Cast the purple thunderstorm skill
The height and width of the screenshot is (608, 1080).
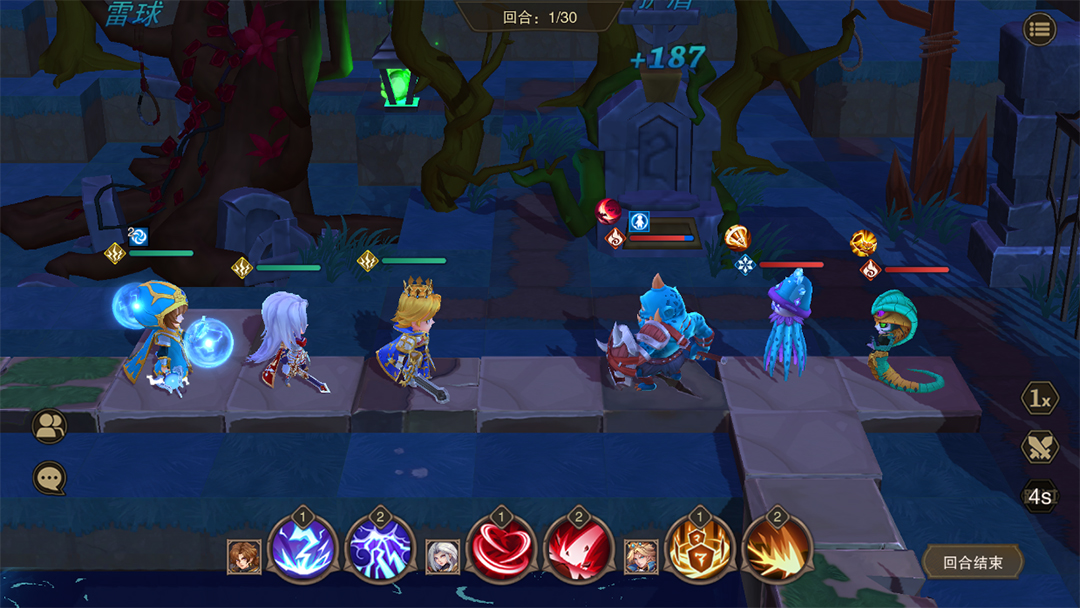tap(379, 551)
